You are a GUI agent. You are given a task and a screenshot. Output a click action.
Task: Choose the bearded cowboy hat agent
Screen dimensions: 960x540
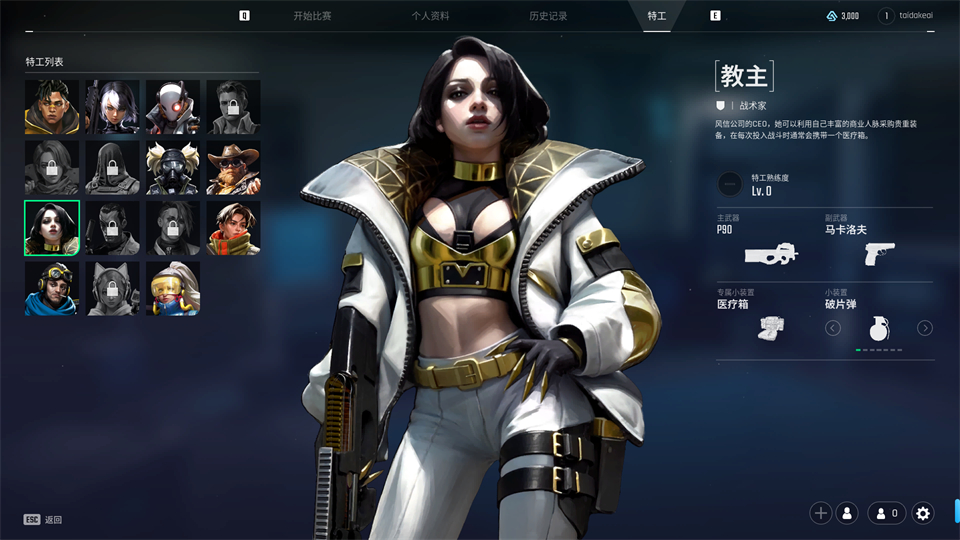(233, 167)
